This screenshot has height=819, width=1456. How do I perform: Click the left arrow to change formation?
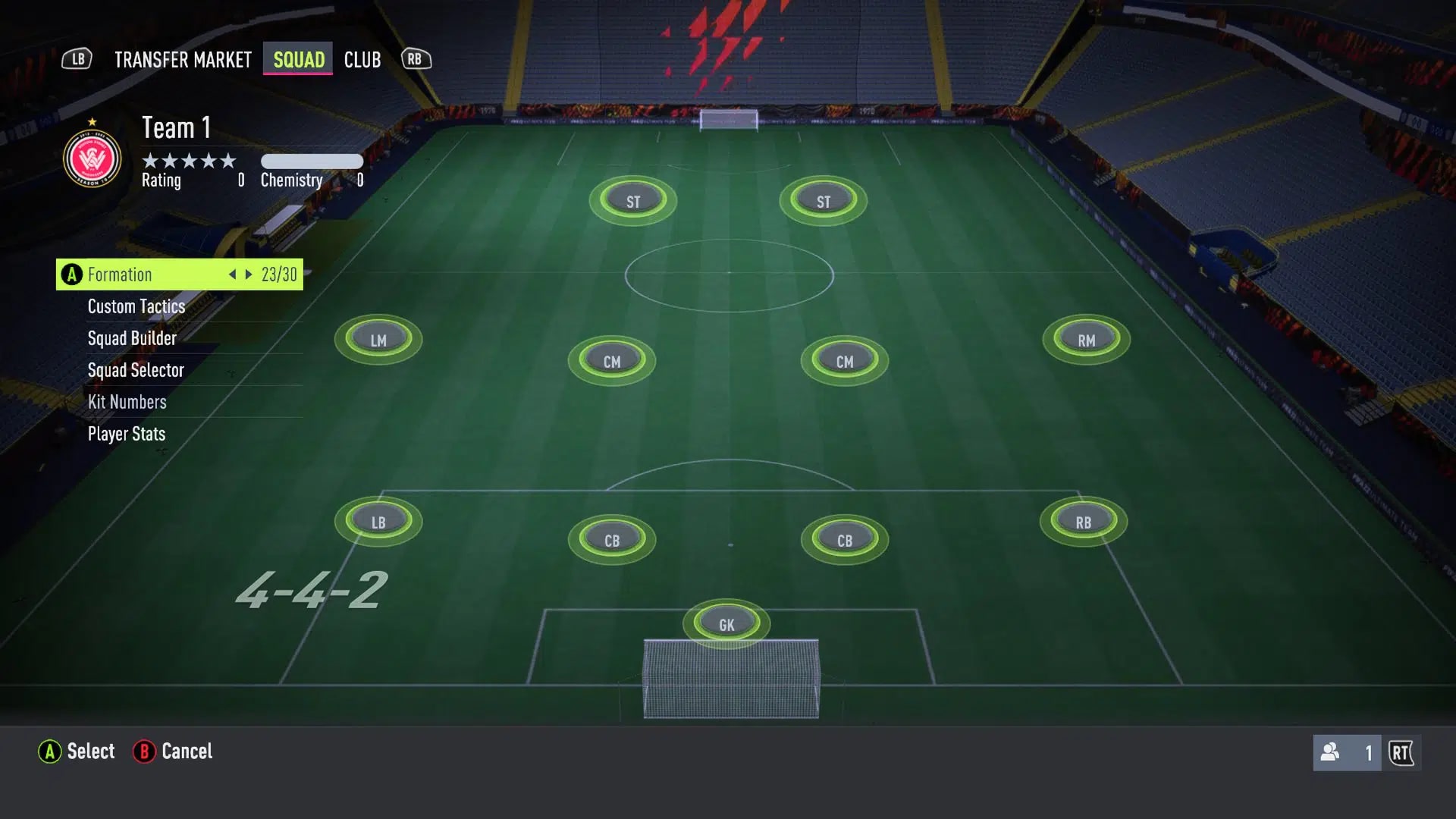232,275
